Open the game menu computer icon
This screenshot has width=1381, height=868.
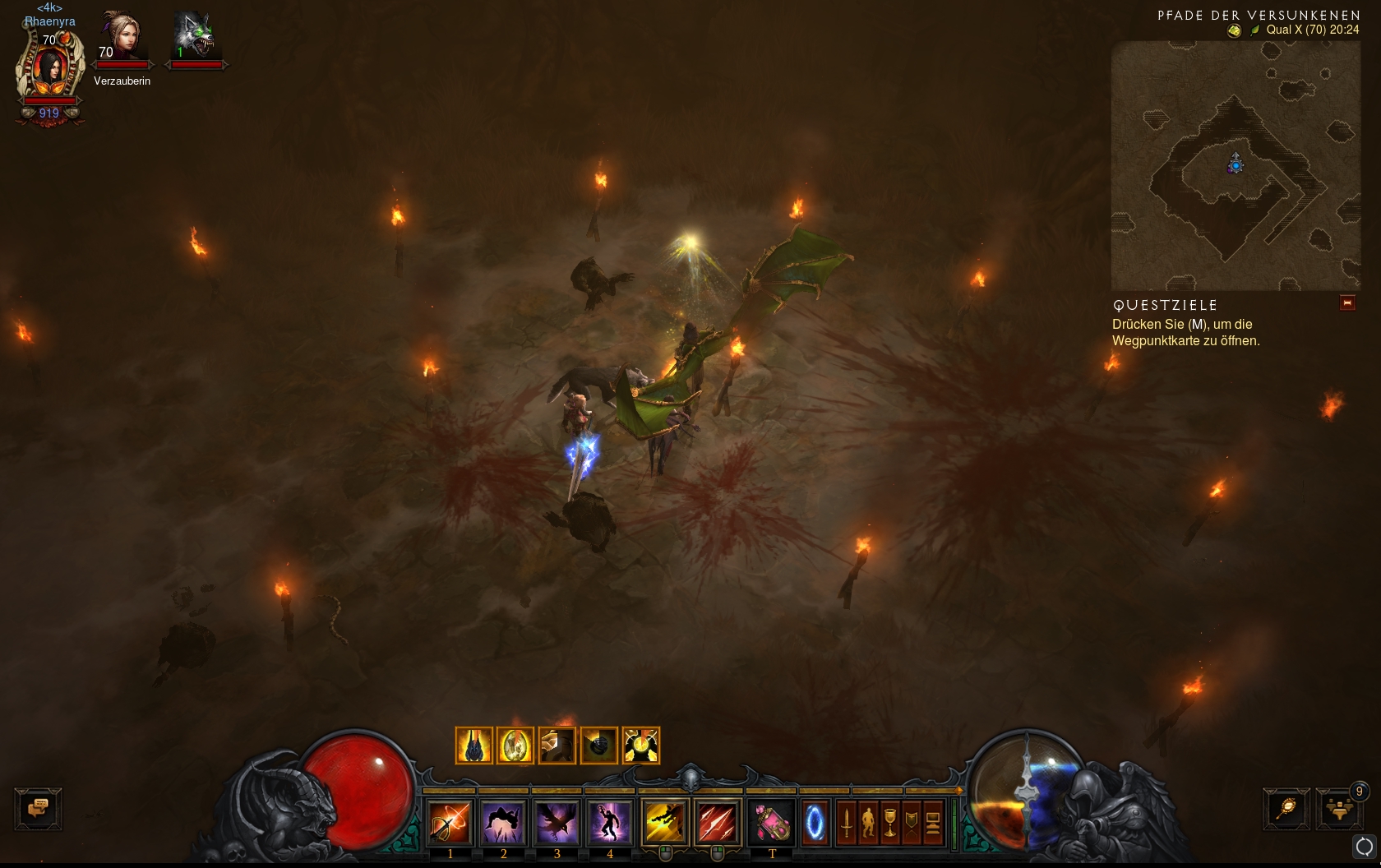point(932,822)
